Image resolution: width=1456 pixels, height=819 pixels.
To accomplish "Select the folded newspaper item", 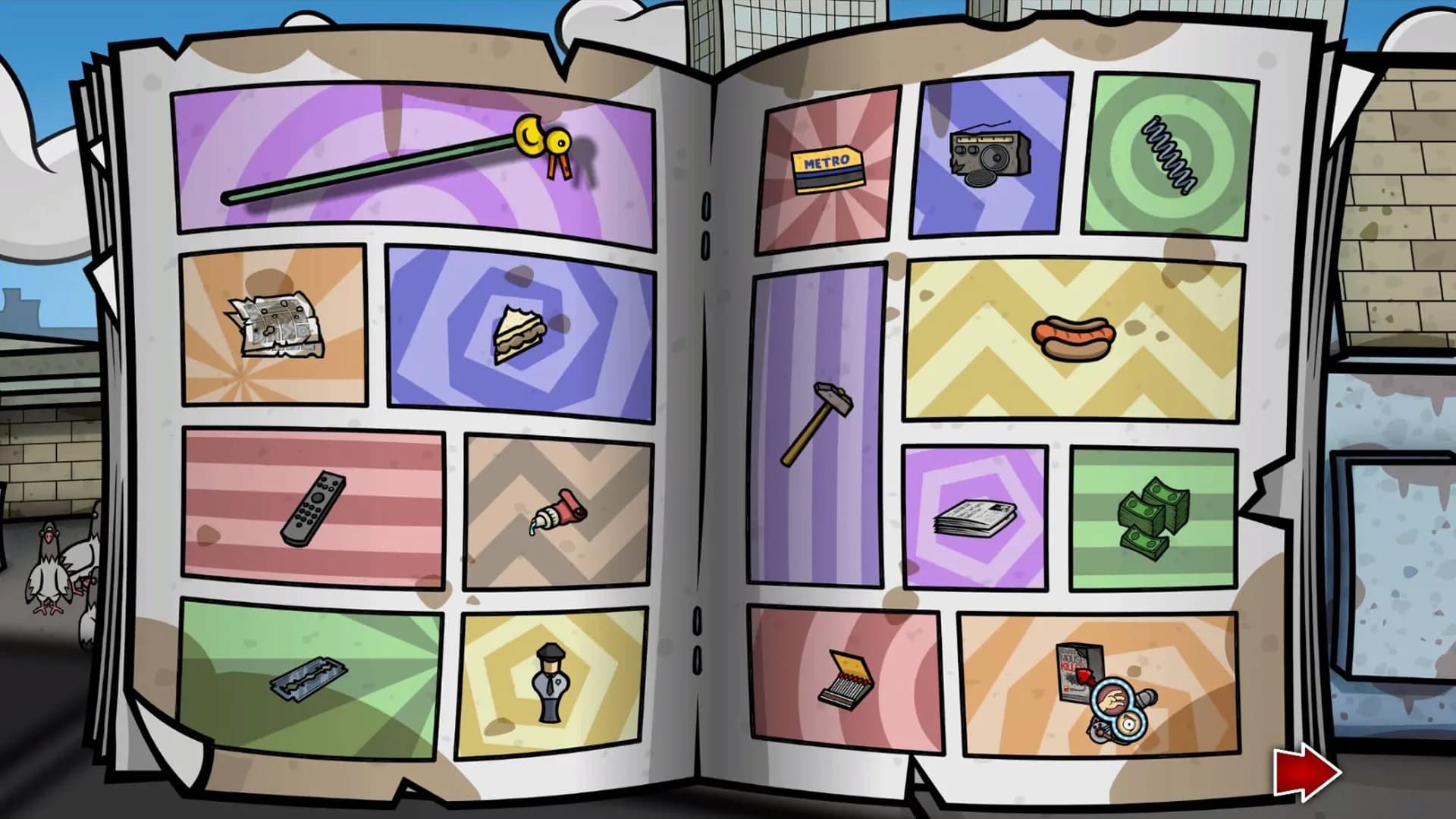I will (974, 519).
